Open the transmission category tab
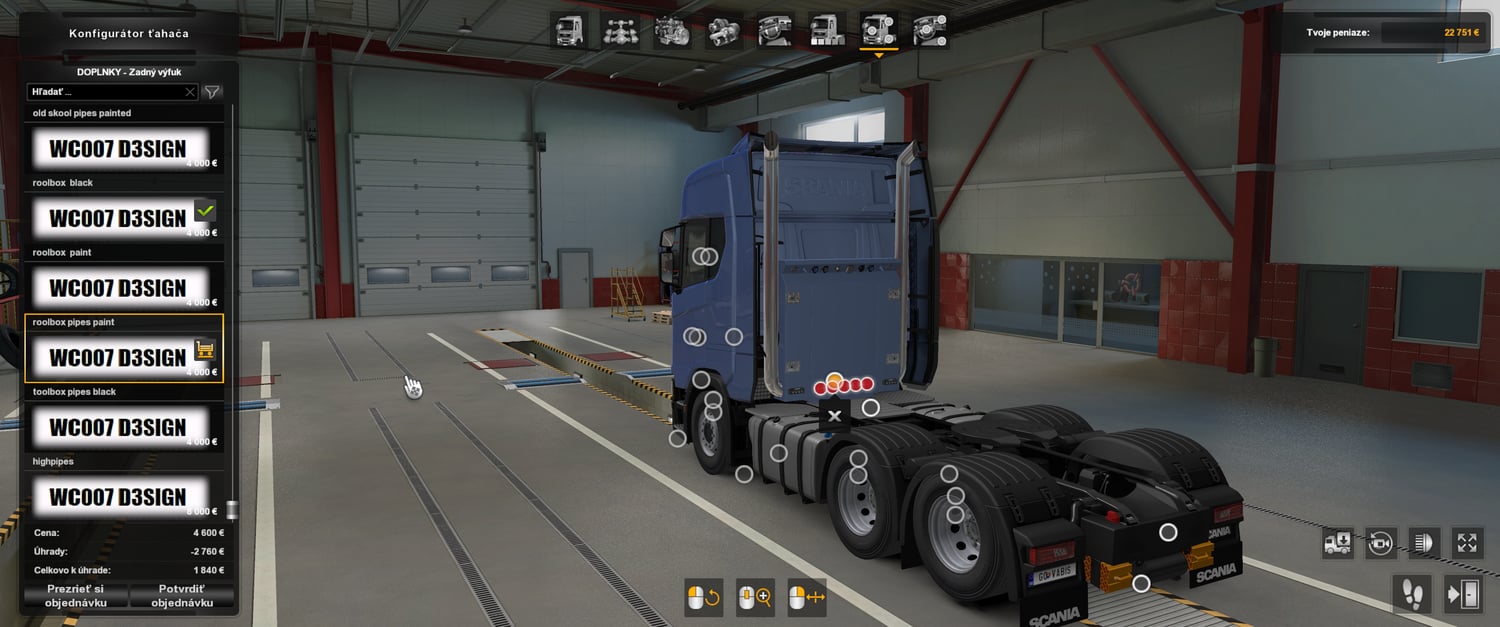 click(723, 31)
